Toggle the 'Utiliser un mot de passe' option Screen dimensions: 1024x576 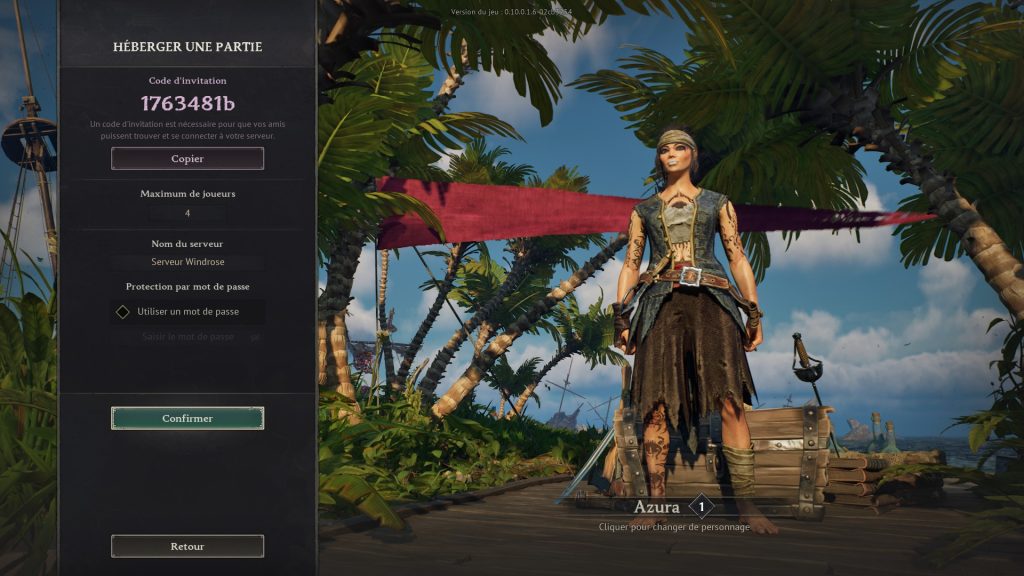point(123,311)
